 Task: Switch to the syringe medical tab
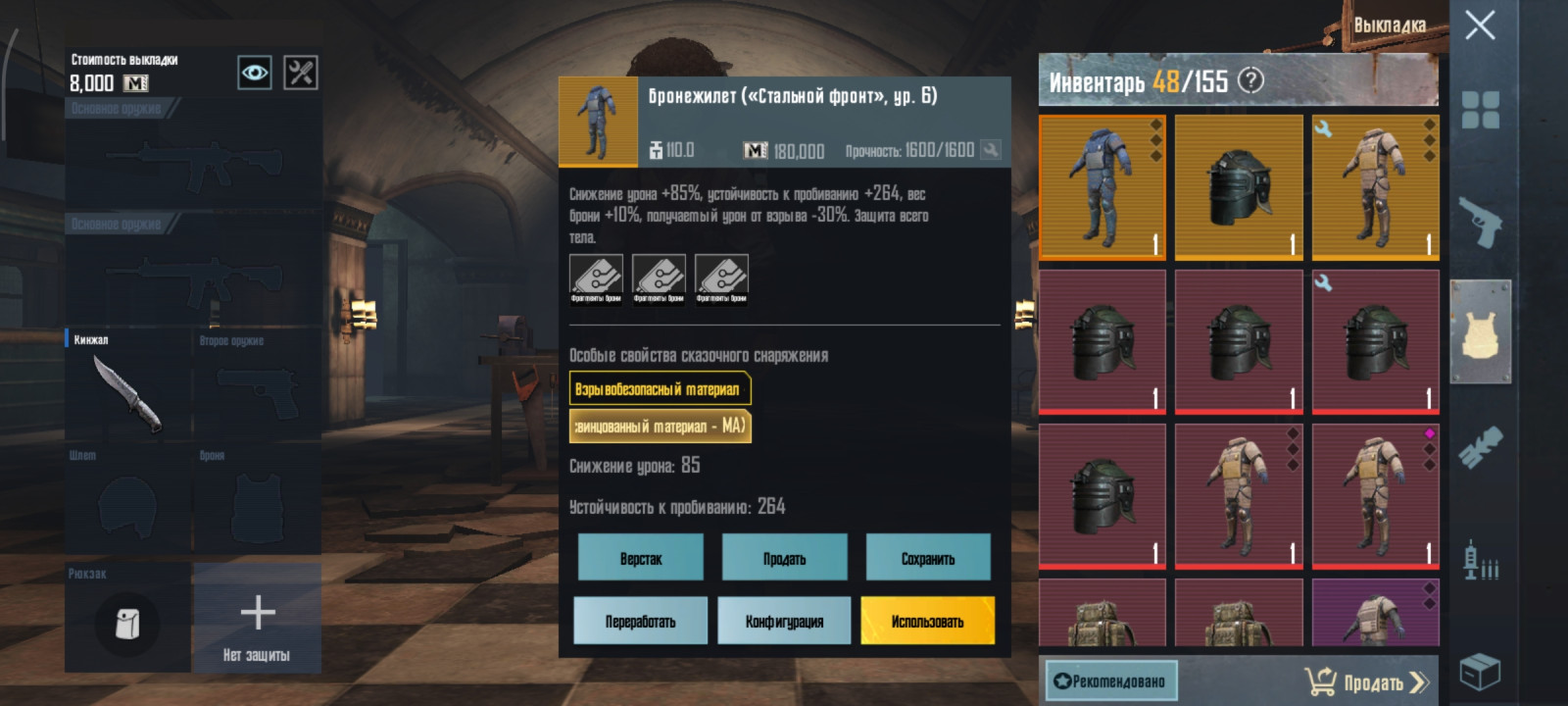pyautogui.click(x=1480, y=561)
